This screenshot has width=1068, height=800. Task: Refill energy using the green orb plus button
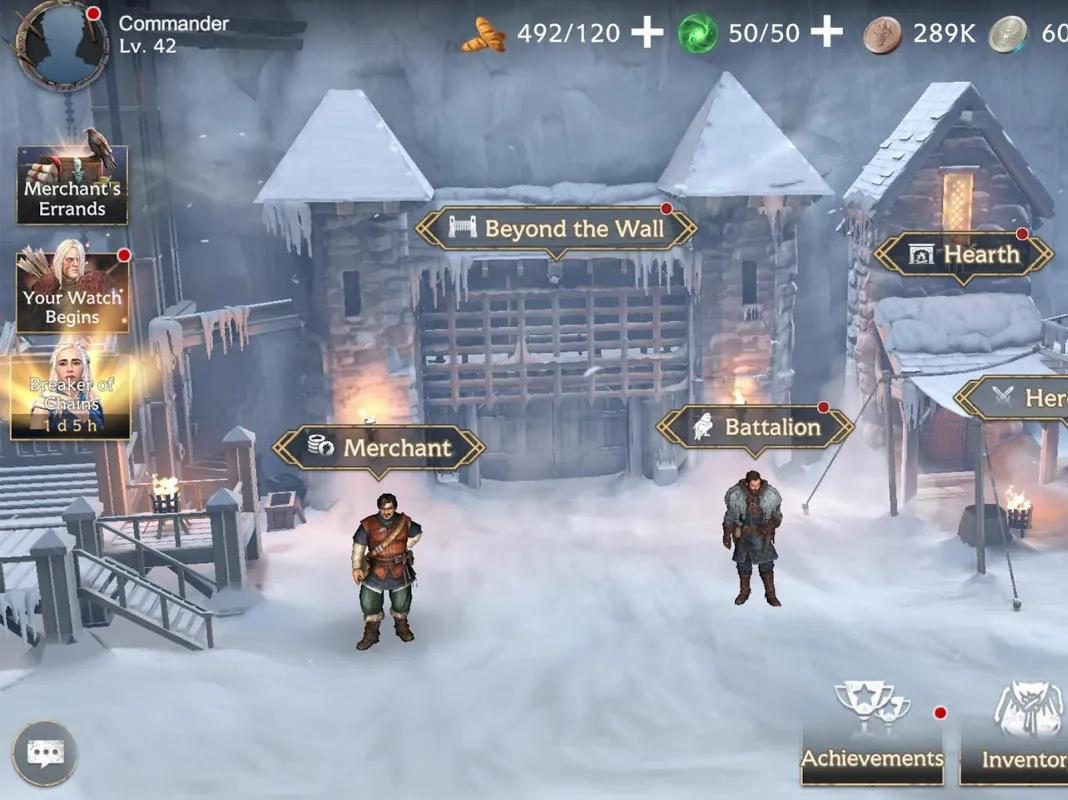pos(826,33)
